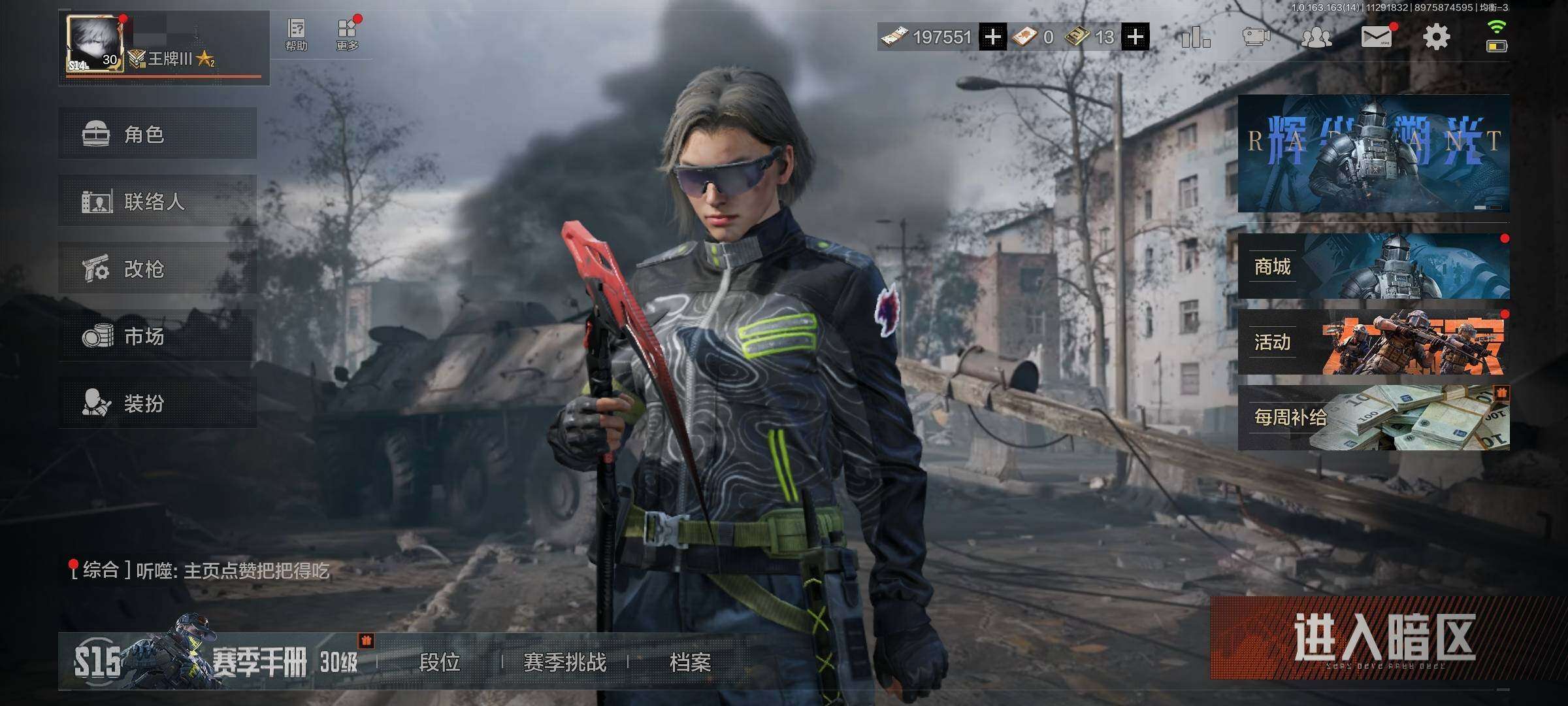This screenshot has height=706, width=1568.
Task: Switch to the 段位 rank tab
Action: click(439, 663)
